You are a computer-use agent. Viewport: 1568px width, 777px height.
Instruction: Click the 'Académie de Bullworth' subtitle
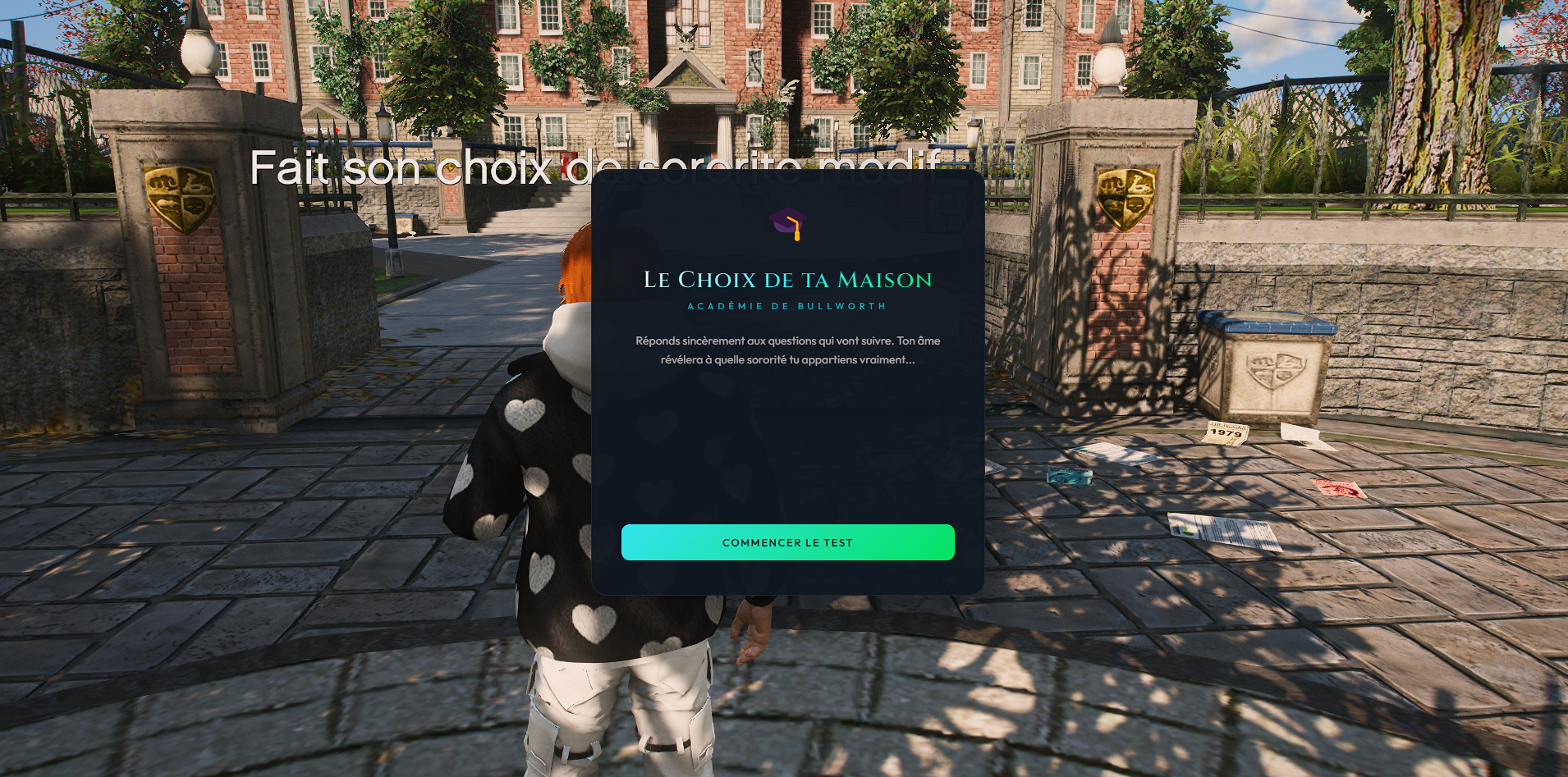(x=786, y=305)
